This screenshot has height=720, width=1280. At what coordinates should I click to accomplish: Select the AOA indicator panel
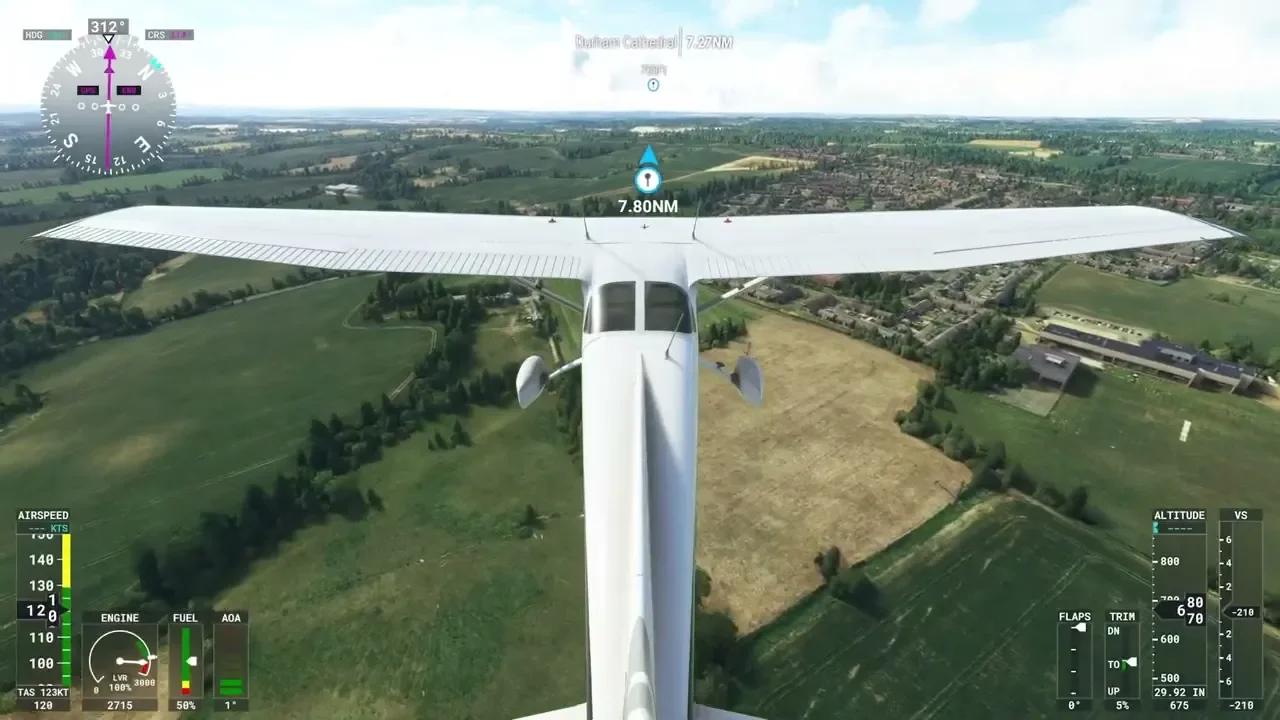tap(231, 617)
